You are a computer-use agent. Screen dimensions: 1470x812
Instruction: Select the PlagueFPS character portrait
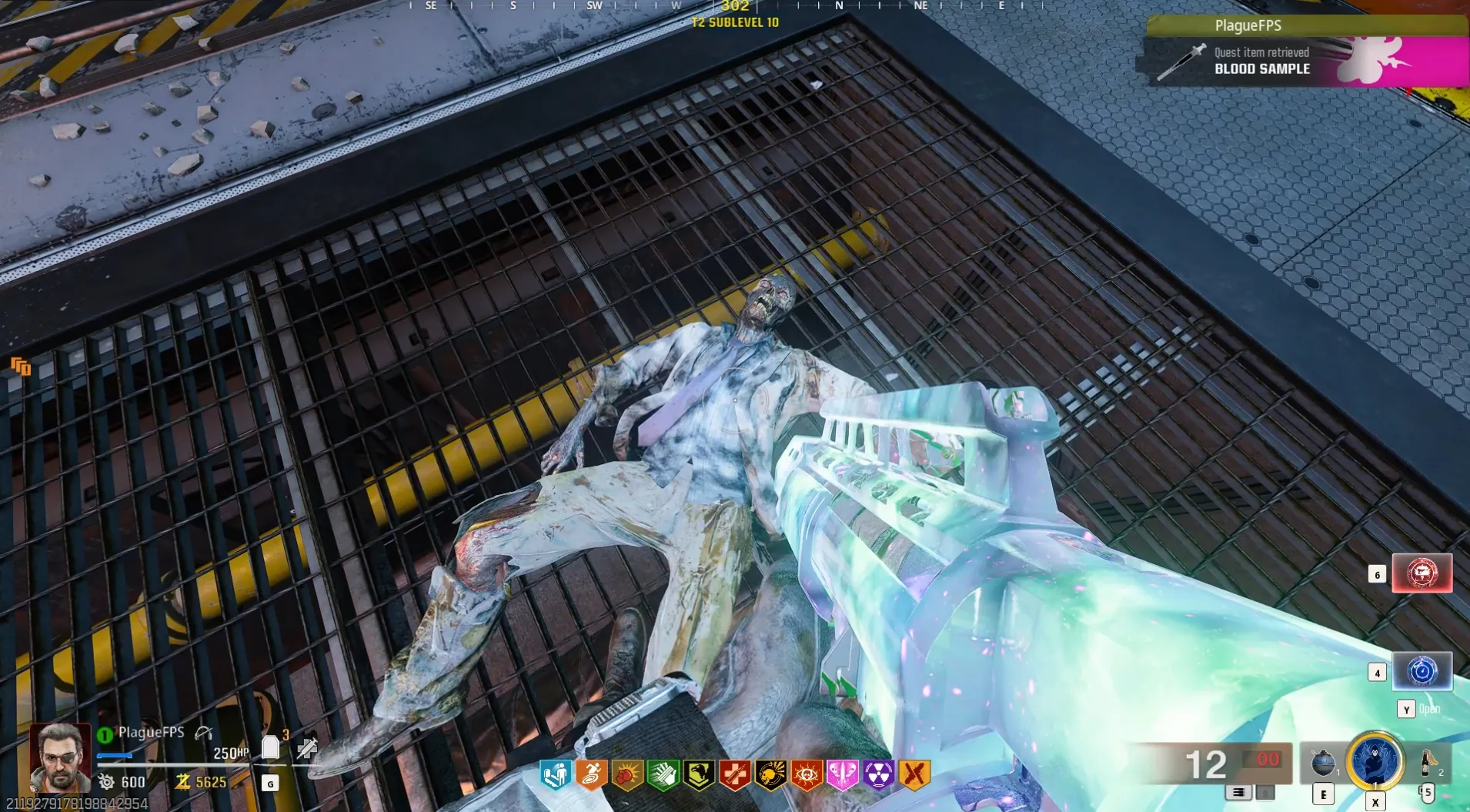click(59, 757)
